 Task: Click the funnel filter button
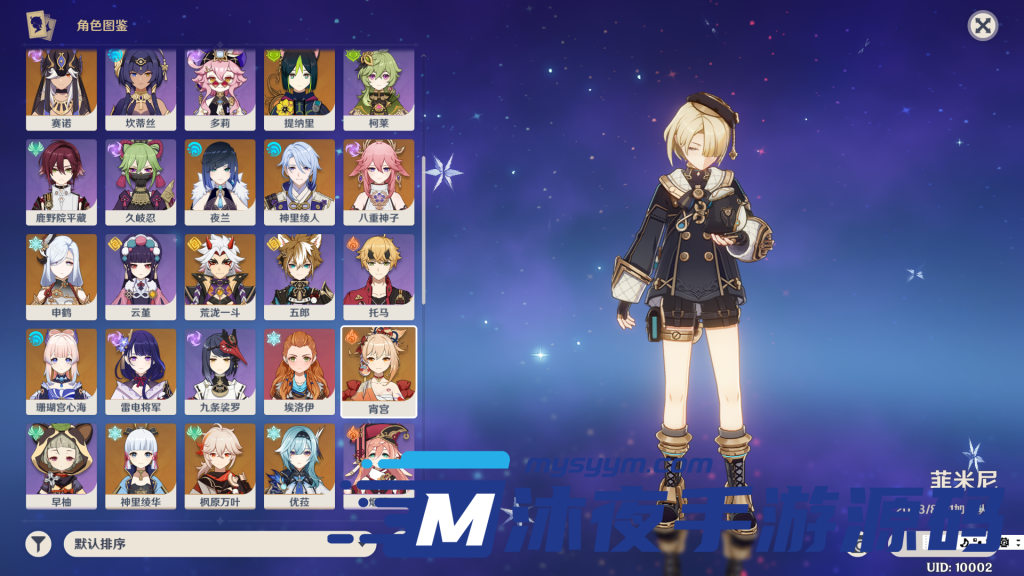38,544
